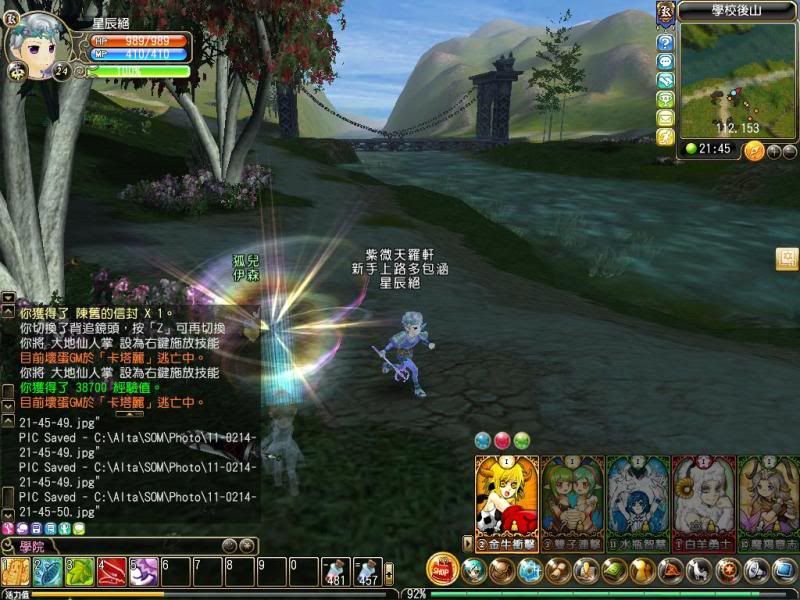This screenshot has width=800, height=600.
Task: Use the blue skill in slot 2
Action: point(47,572)
